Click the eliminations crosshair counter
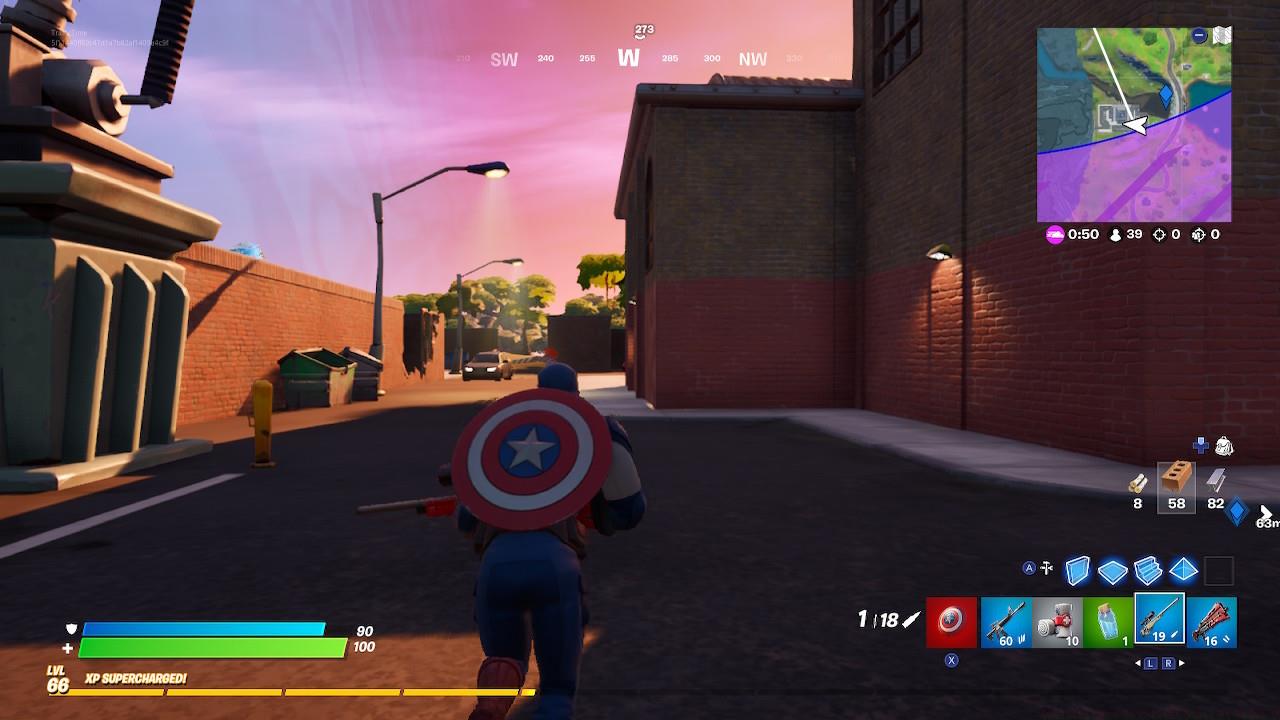Screen dimensions: 1280x720 [x=1160, y=235]
